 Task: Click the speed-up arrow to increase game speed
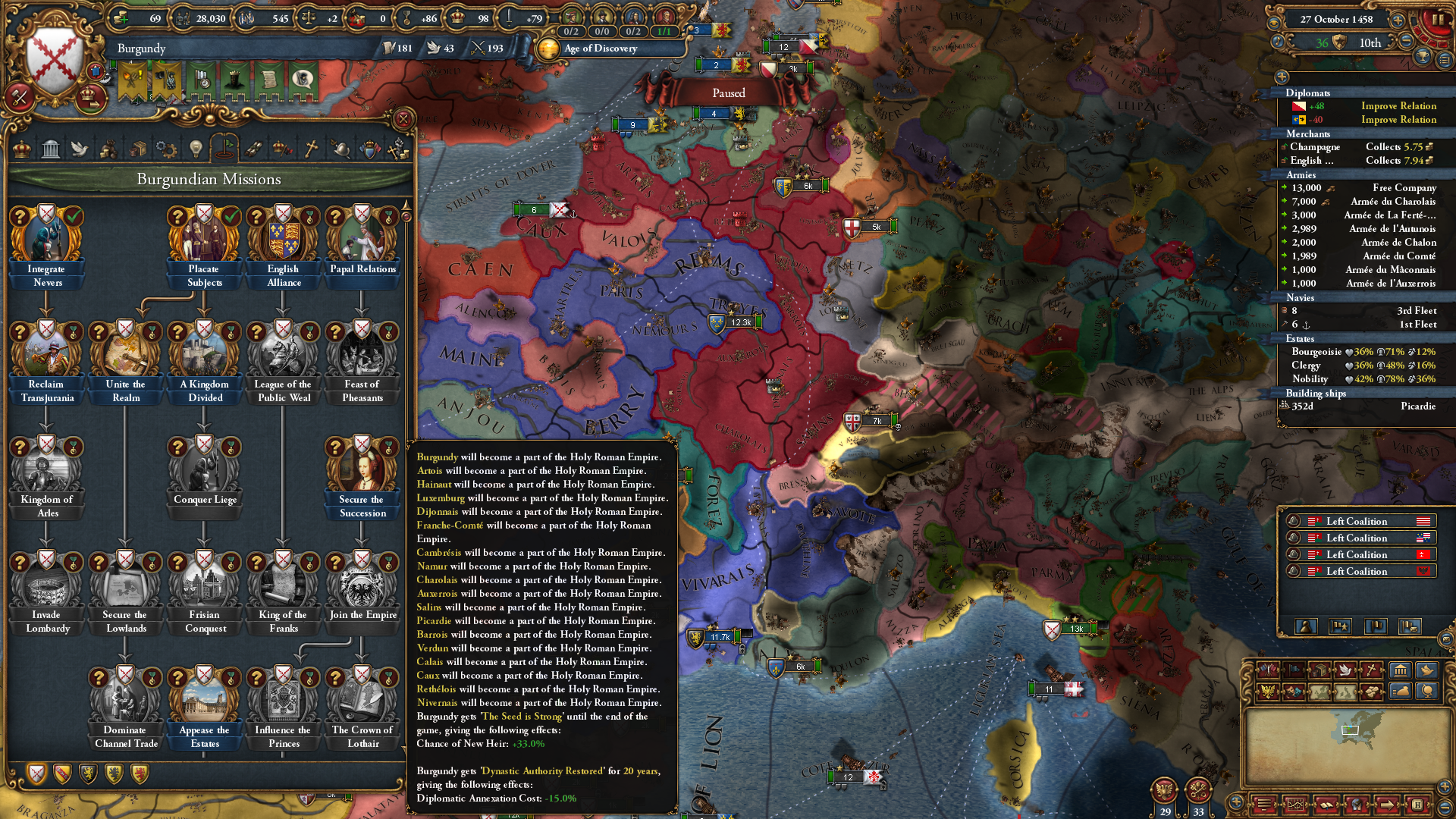pos(1398,20)
